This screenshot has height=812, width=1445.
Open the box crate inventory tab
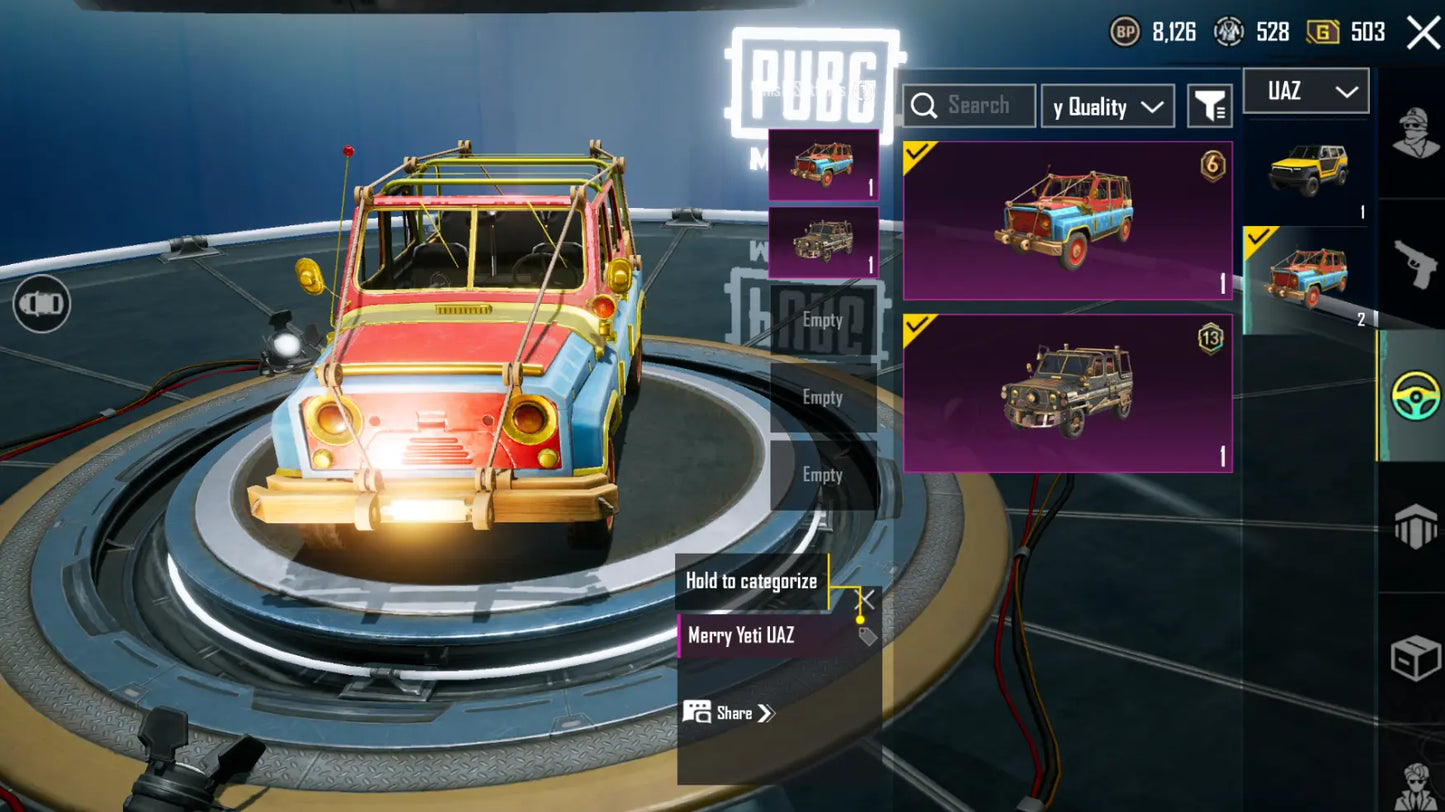pos(1416,657)
